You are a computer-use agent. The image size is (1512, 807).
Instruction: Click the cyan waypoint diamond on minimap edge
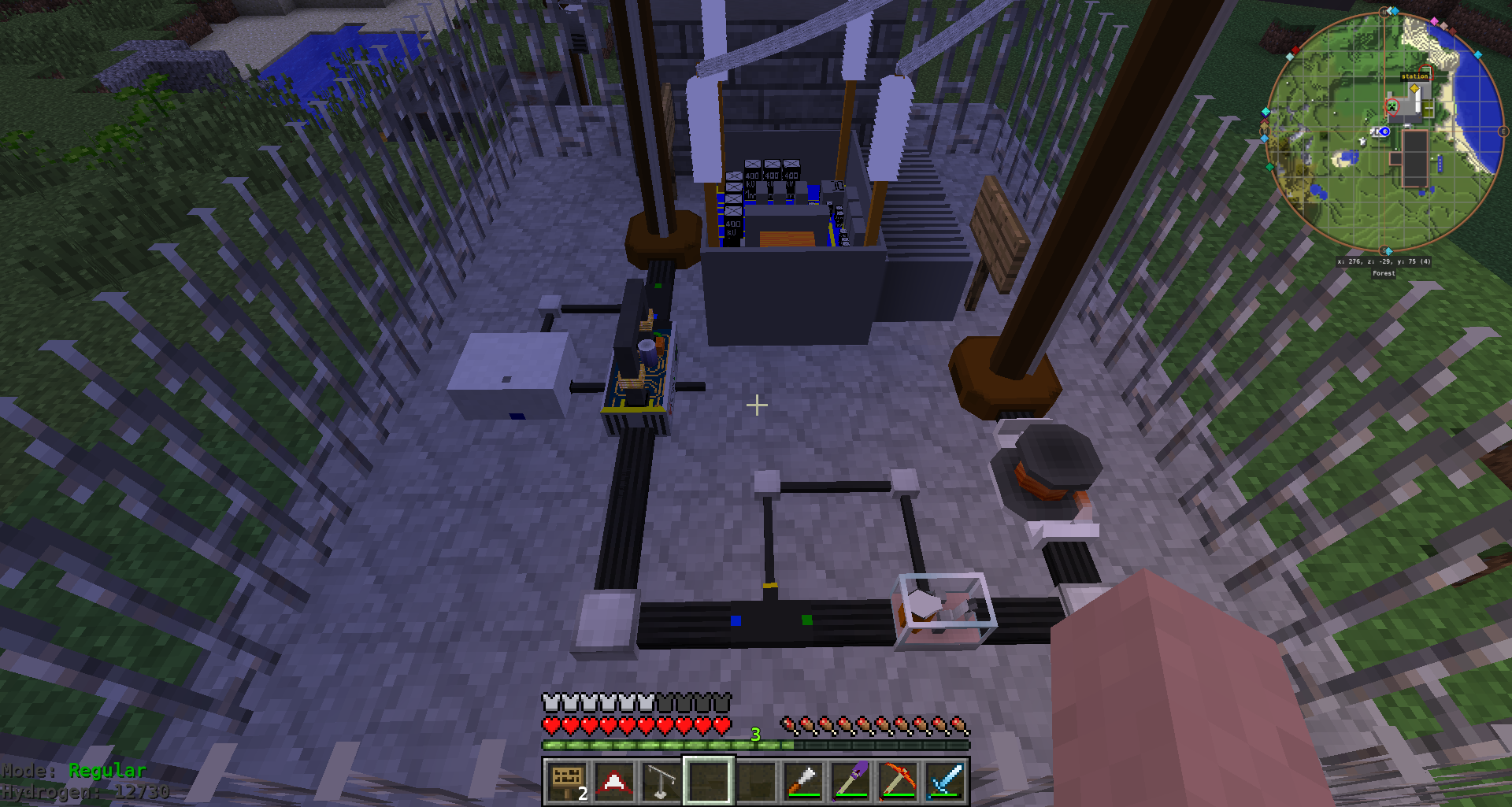(x=1477, y=54)
